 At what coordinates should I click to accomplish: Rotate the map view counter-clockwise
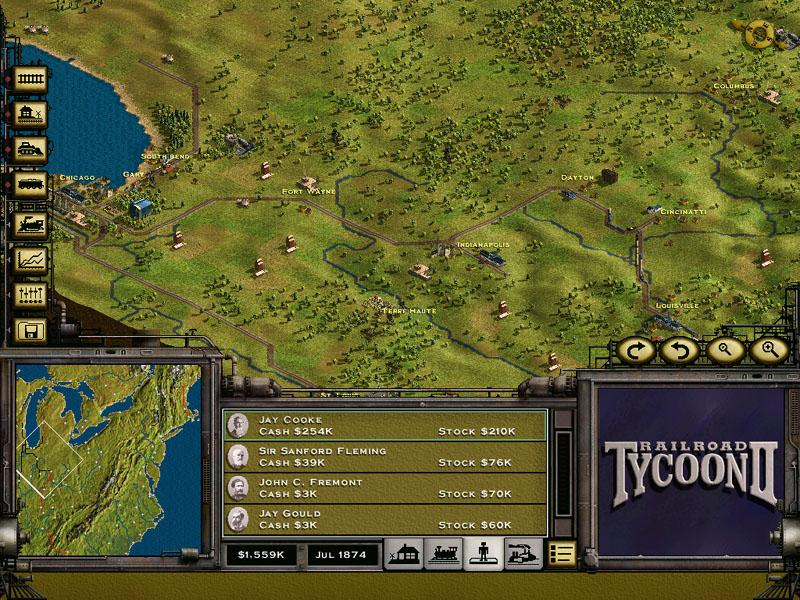pos(681,350)
